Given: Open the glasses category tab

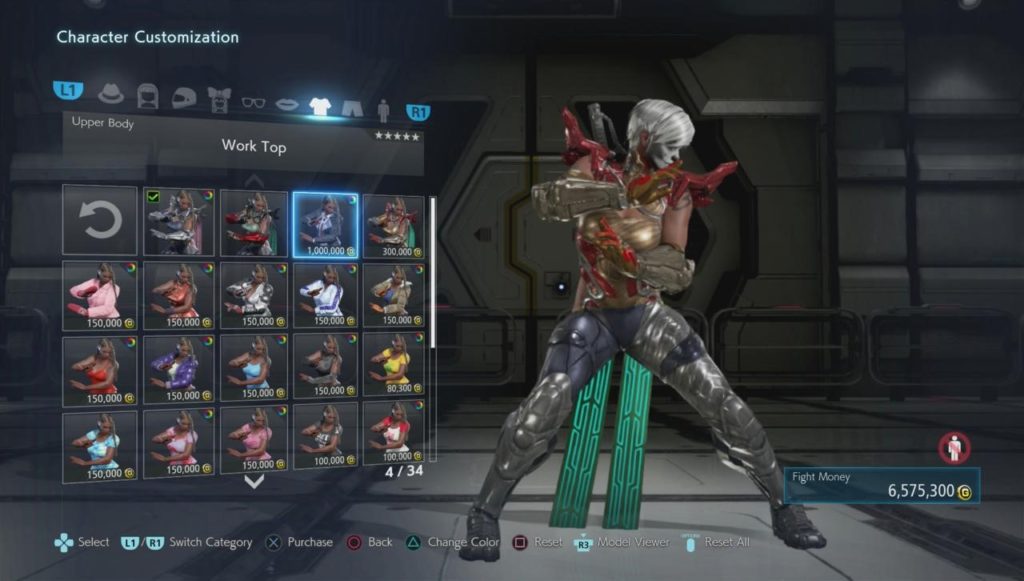Looking at the screenshot, I should coord(254,101).
